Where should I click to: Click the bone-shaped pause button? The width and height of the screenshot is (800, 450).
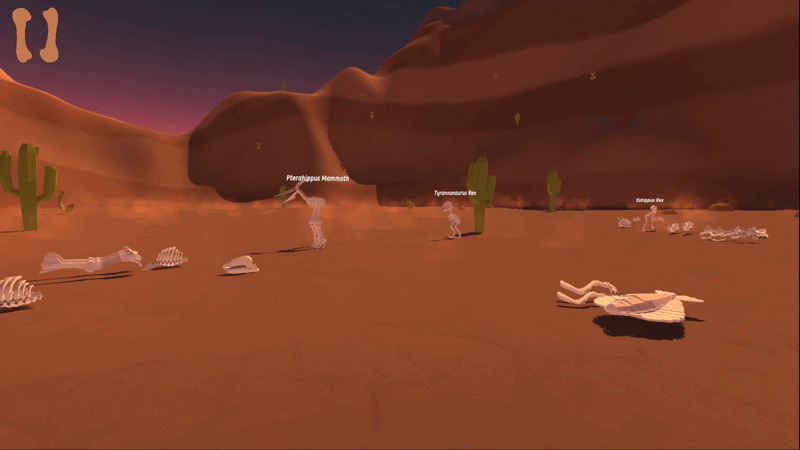click(36, 35)
